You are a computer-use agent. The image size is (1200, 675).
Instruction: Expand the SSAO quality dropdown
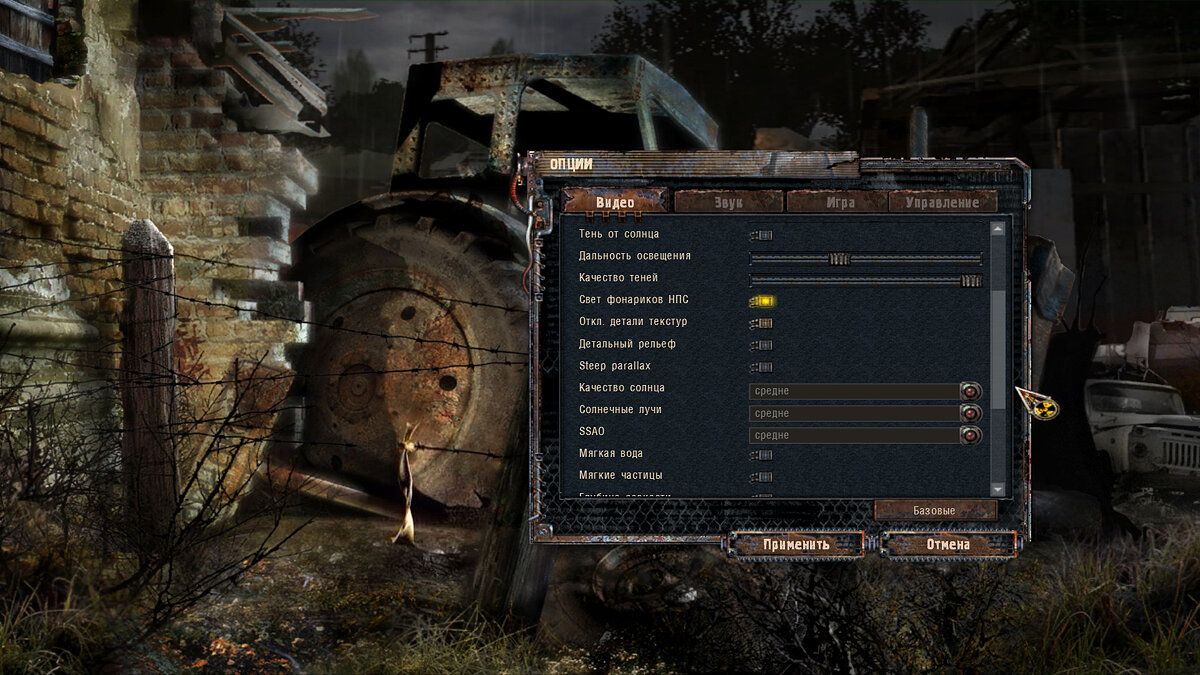coord(970,435)
